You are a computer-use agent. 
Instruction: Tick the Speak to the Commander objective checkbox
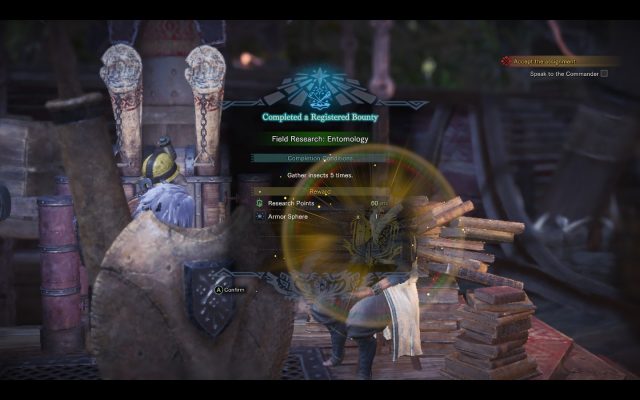tap(604, 73)
